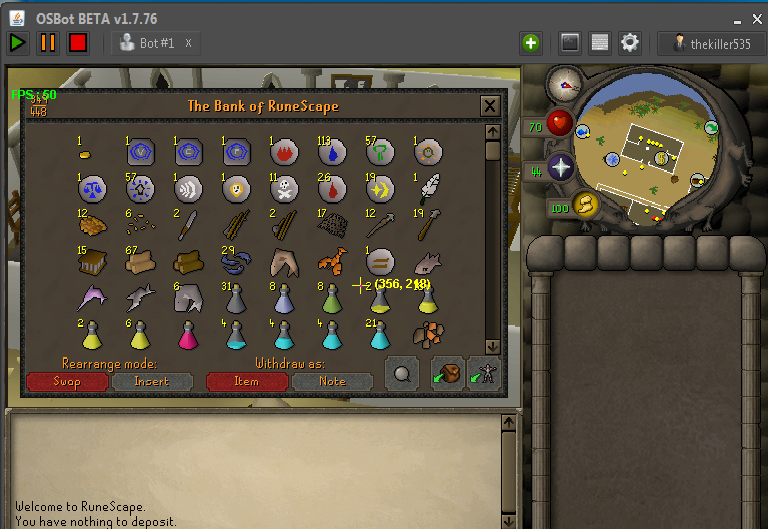769x529 pixels.
Task: Select the white feather item
Action: (428, 188)
